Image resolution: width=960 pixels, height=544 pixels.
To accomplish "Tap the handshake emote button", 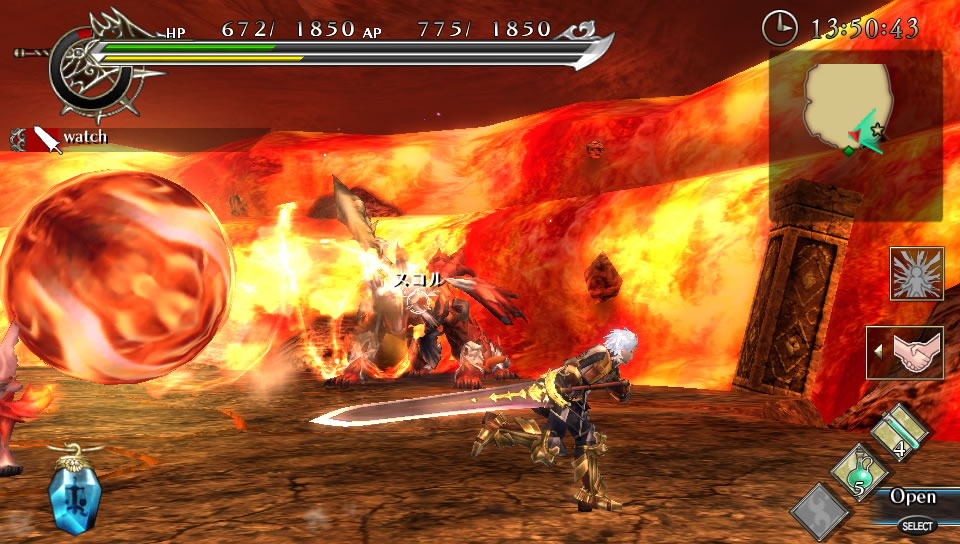I will coord(906,353).
